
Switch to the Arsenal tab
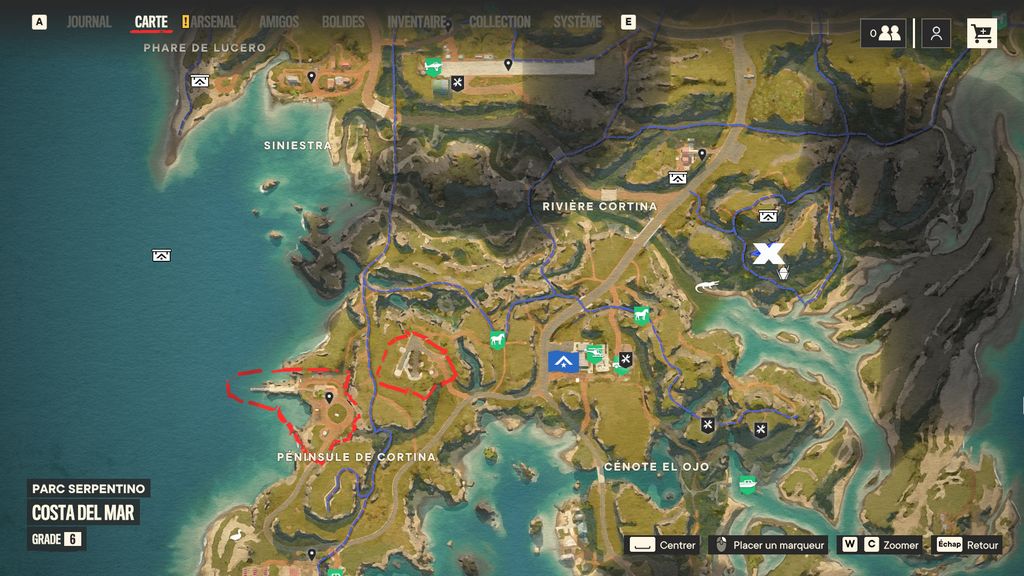[213, 22]
